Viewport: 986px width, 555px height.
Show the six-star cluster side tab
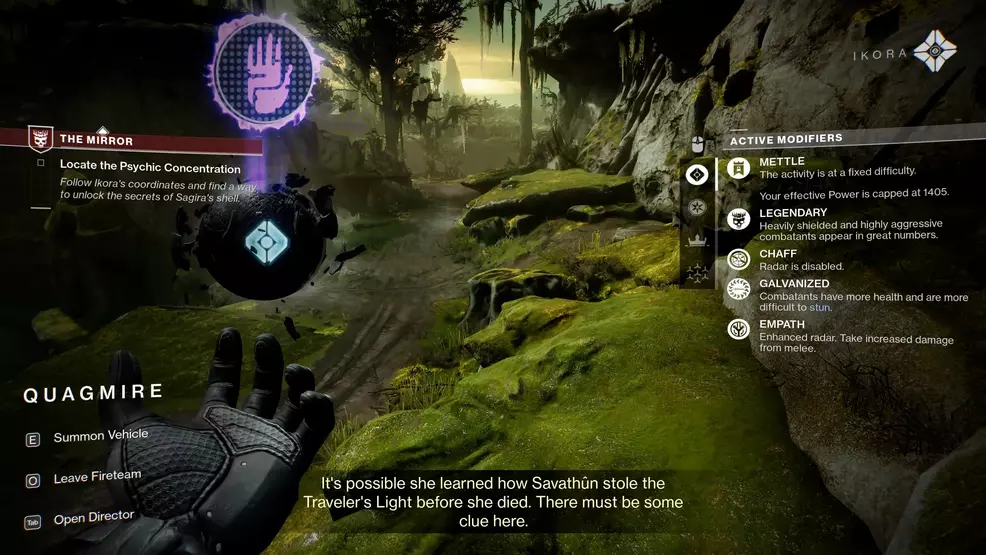pyautogui.click(x=697, y=271)
